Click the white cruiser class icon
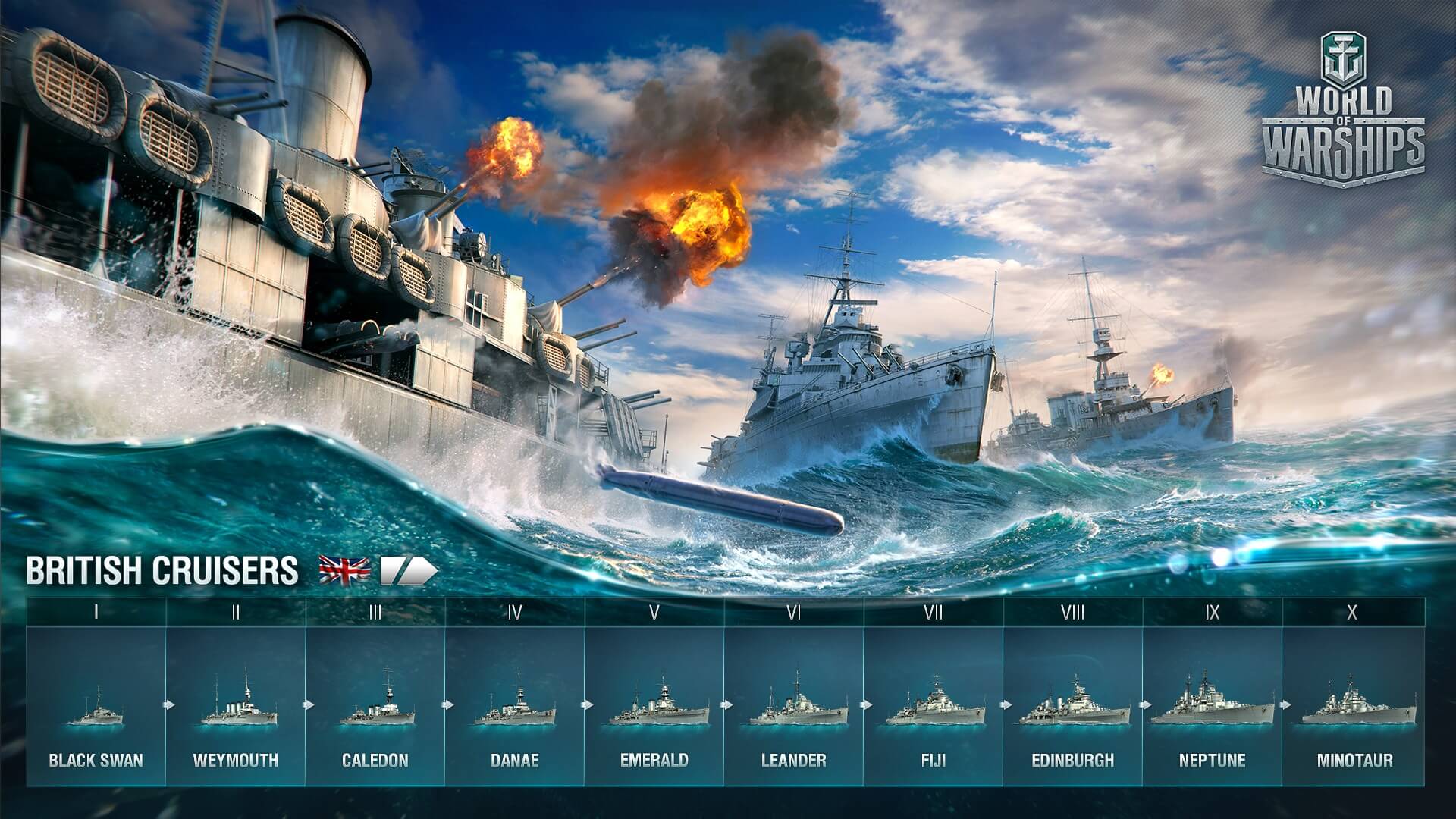 [408, 571]
